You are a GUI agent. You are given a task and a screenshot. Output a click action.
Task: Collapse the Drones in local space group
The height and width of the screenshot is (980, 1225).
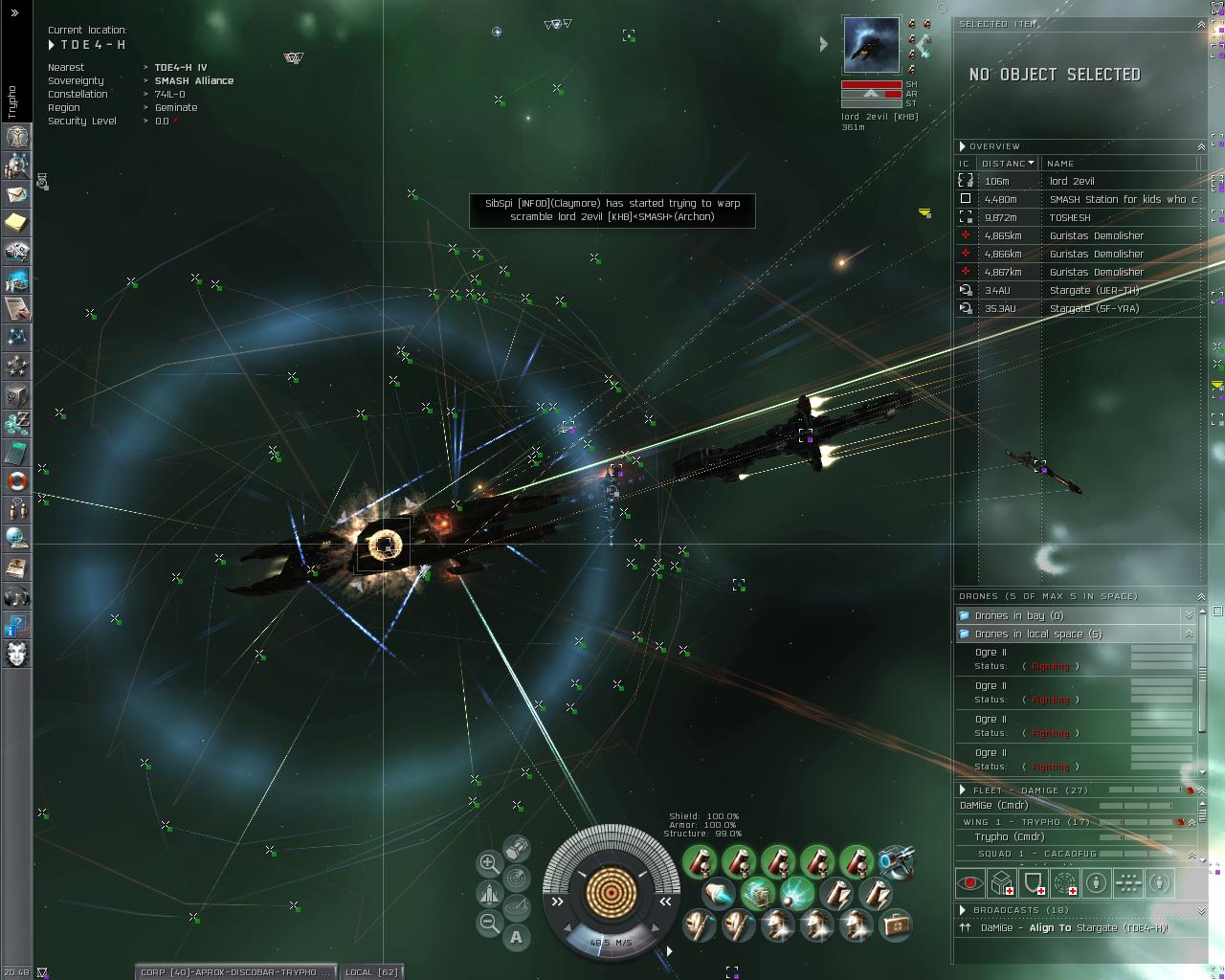(x=1189, y=634)
